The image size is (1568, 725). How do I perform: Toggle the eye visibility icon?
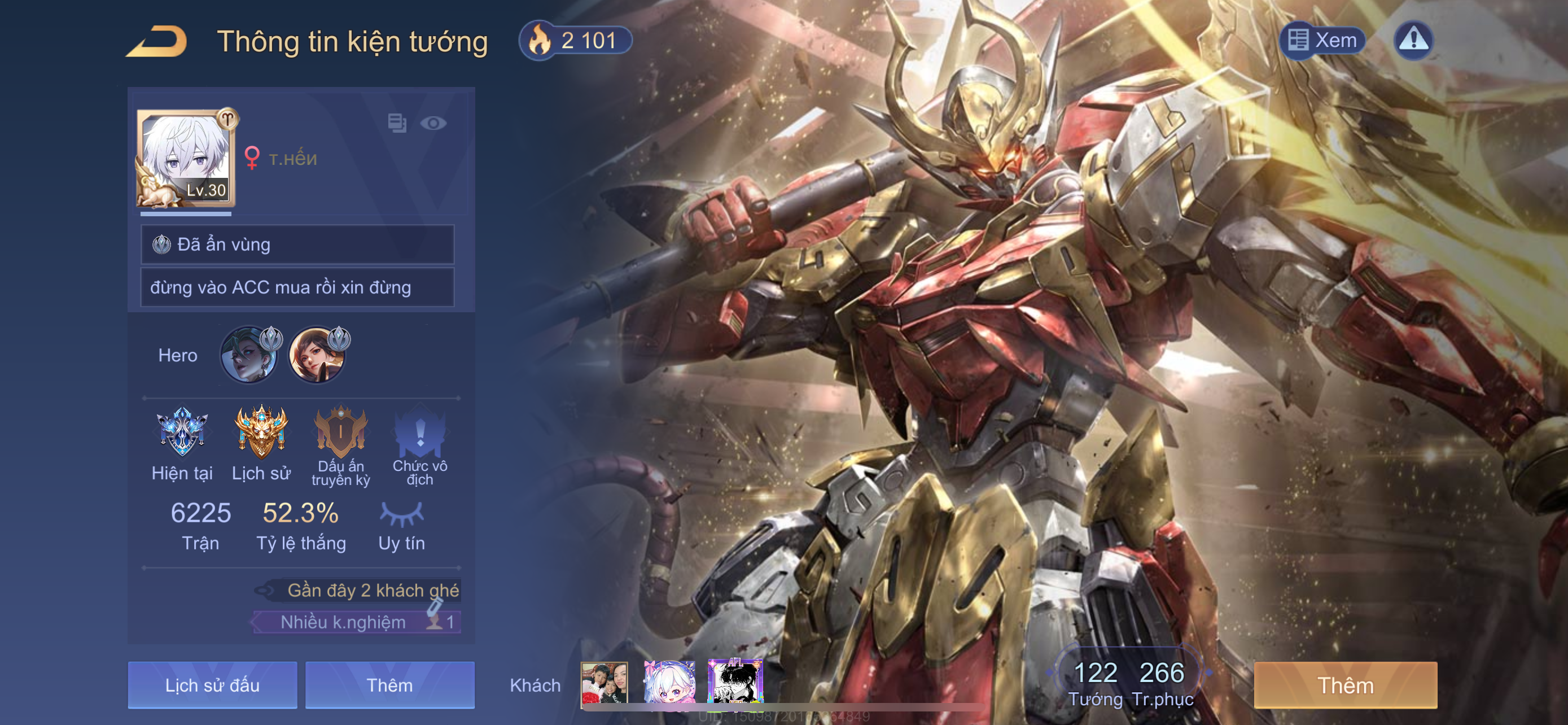point(433,123)
